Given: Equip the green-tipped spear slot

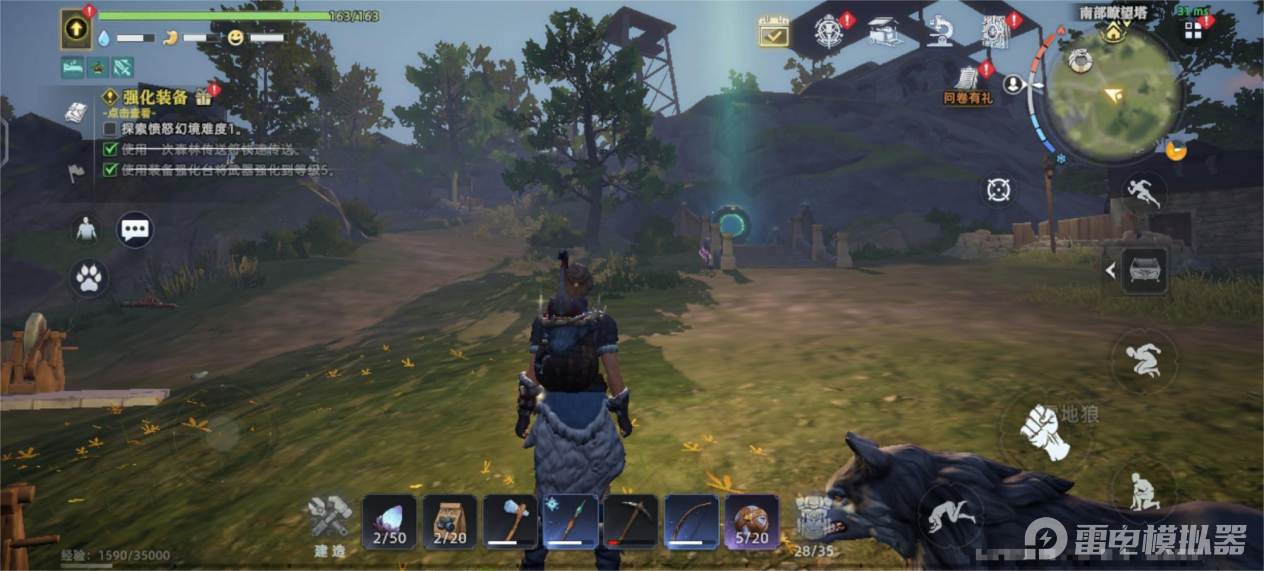Looking at the screenshot, I should tap(571, 521).
